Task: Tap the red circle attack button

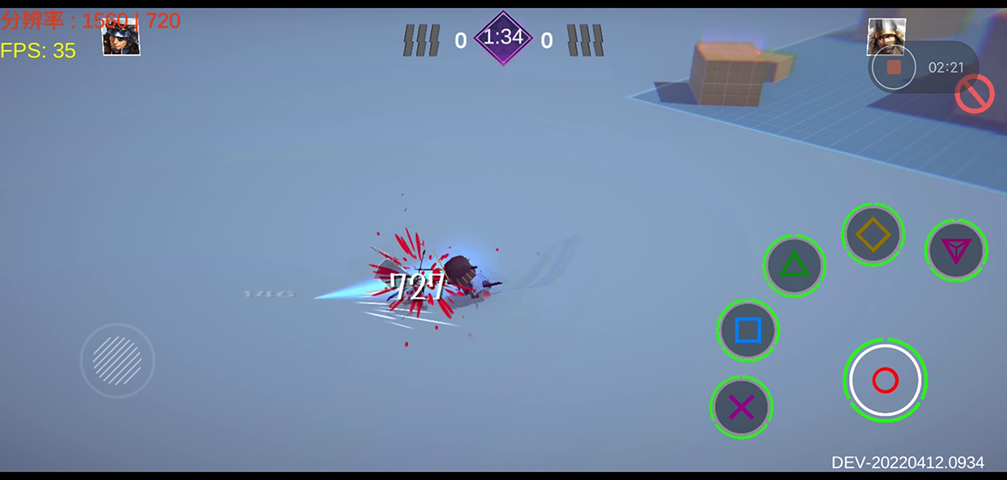Action: [x=885, y=380]
